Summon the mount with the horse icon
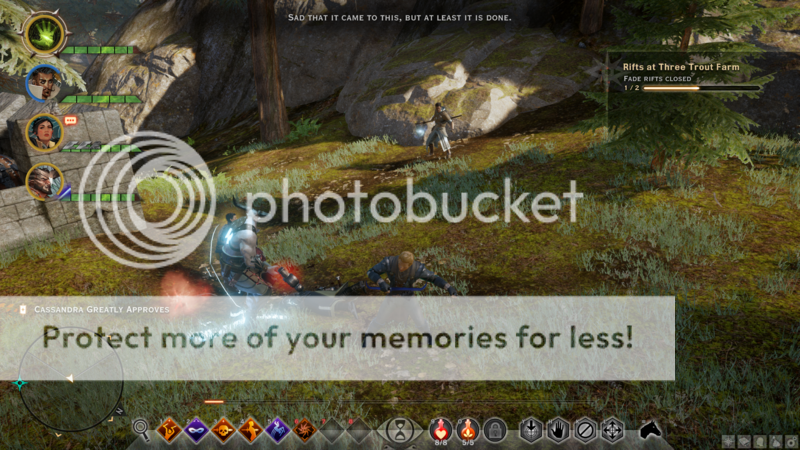The height and width of the screenshot is (450, 800). click(x=652, y=430)
